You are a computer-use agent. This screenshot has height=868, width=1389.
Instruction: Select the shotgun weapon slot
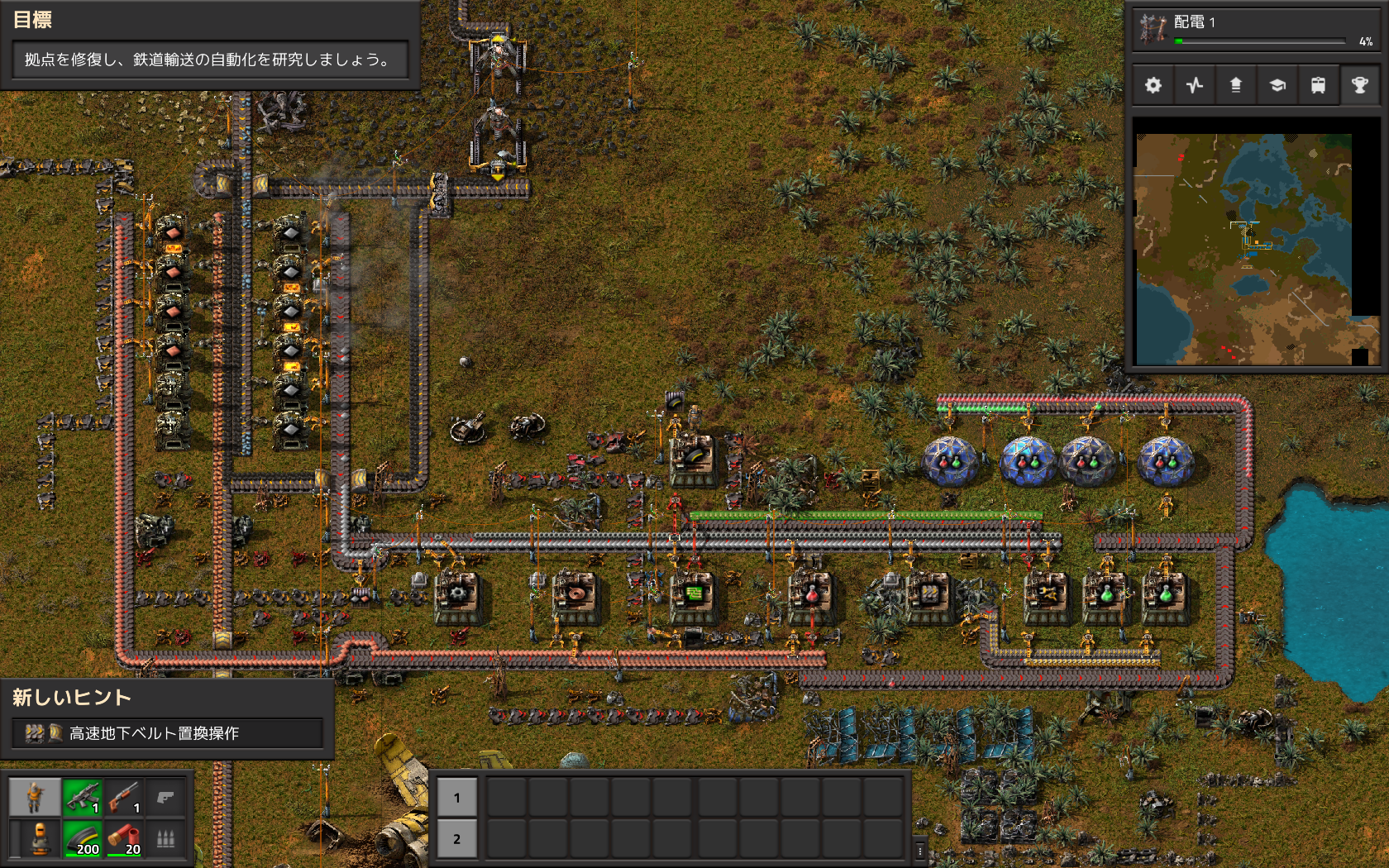(x=123, y=798)
